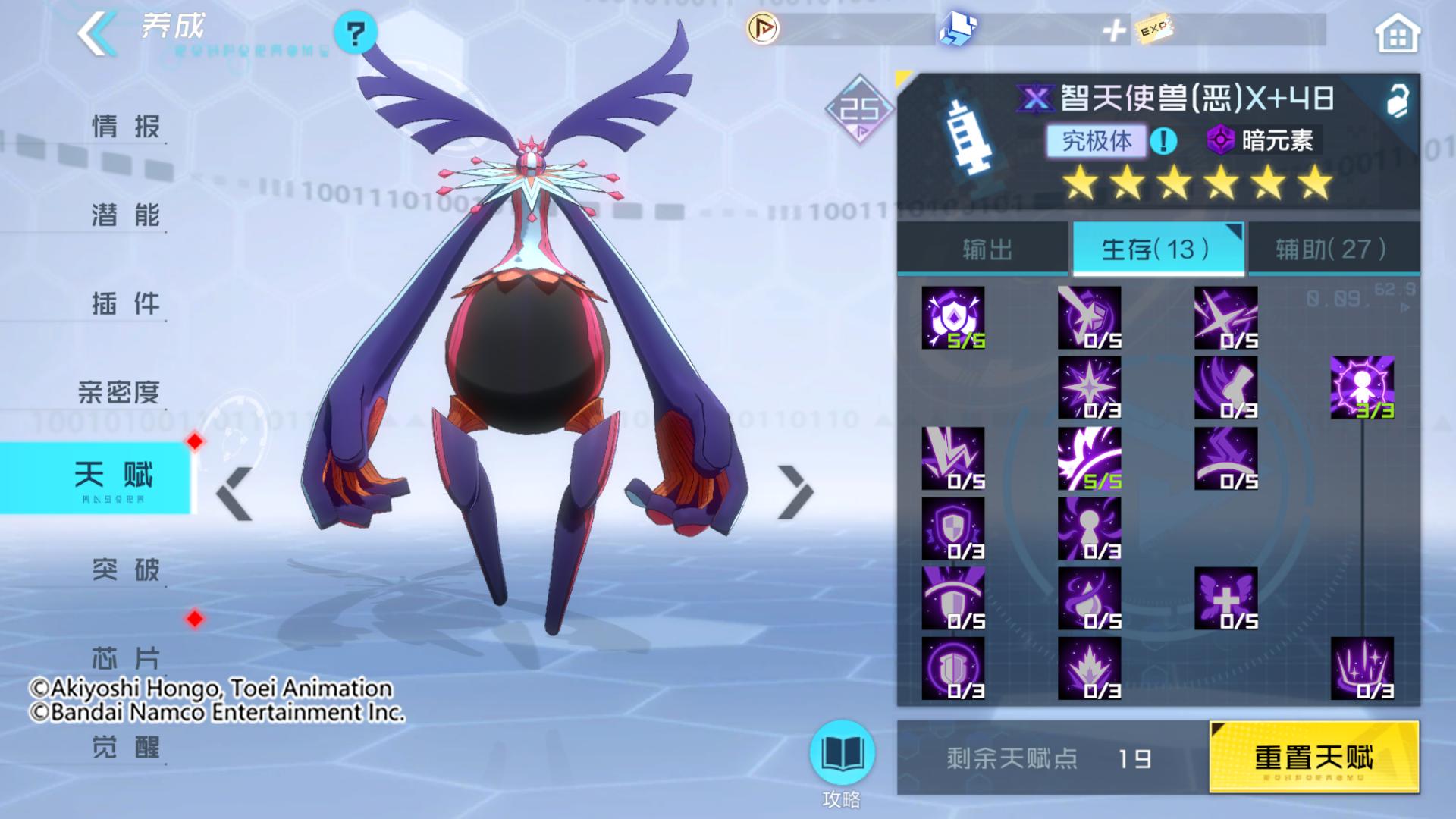1456x819 pixels.
Task: Open the question mark help
Action: click(x=355, y=33)
